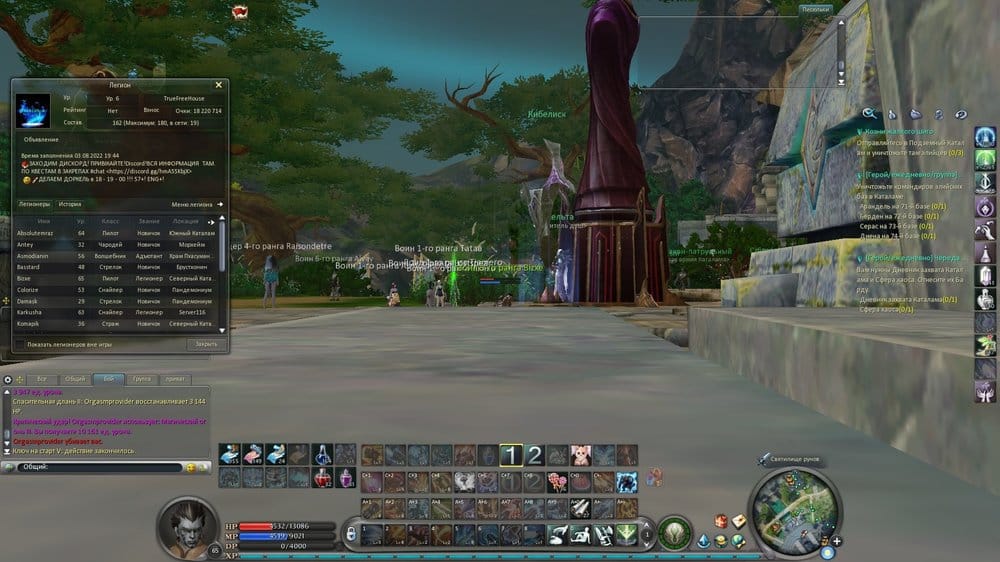Activate the quickbar slot labeled 1
The image size is (1000, 562).
pyautogui.click(x=511, y=456)
